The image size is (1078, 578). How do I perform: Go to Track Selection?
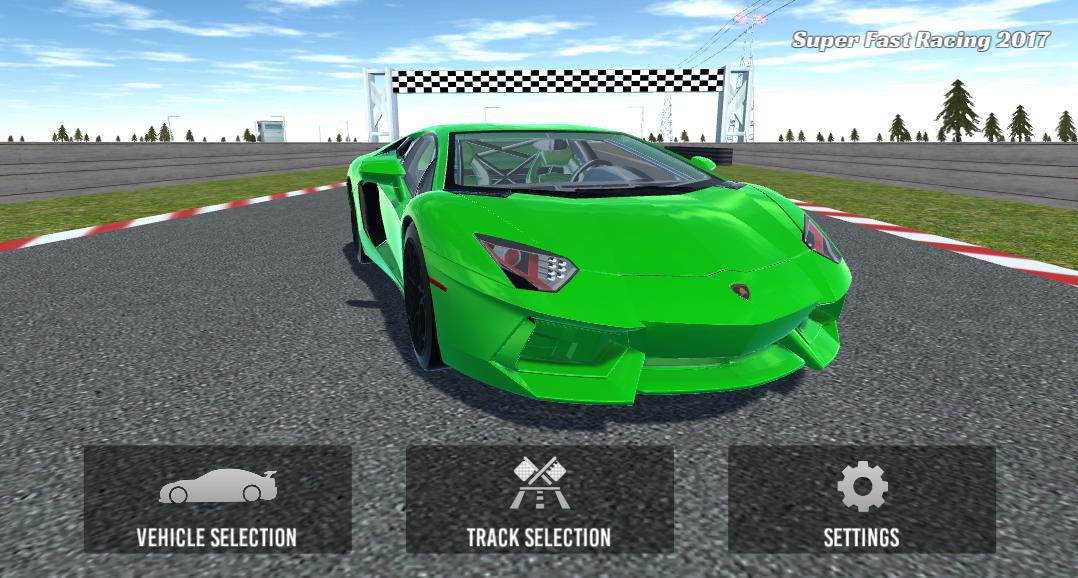click(539, 499)
